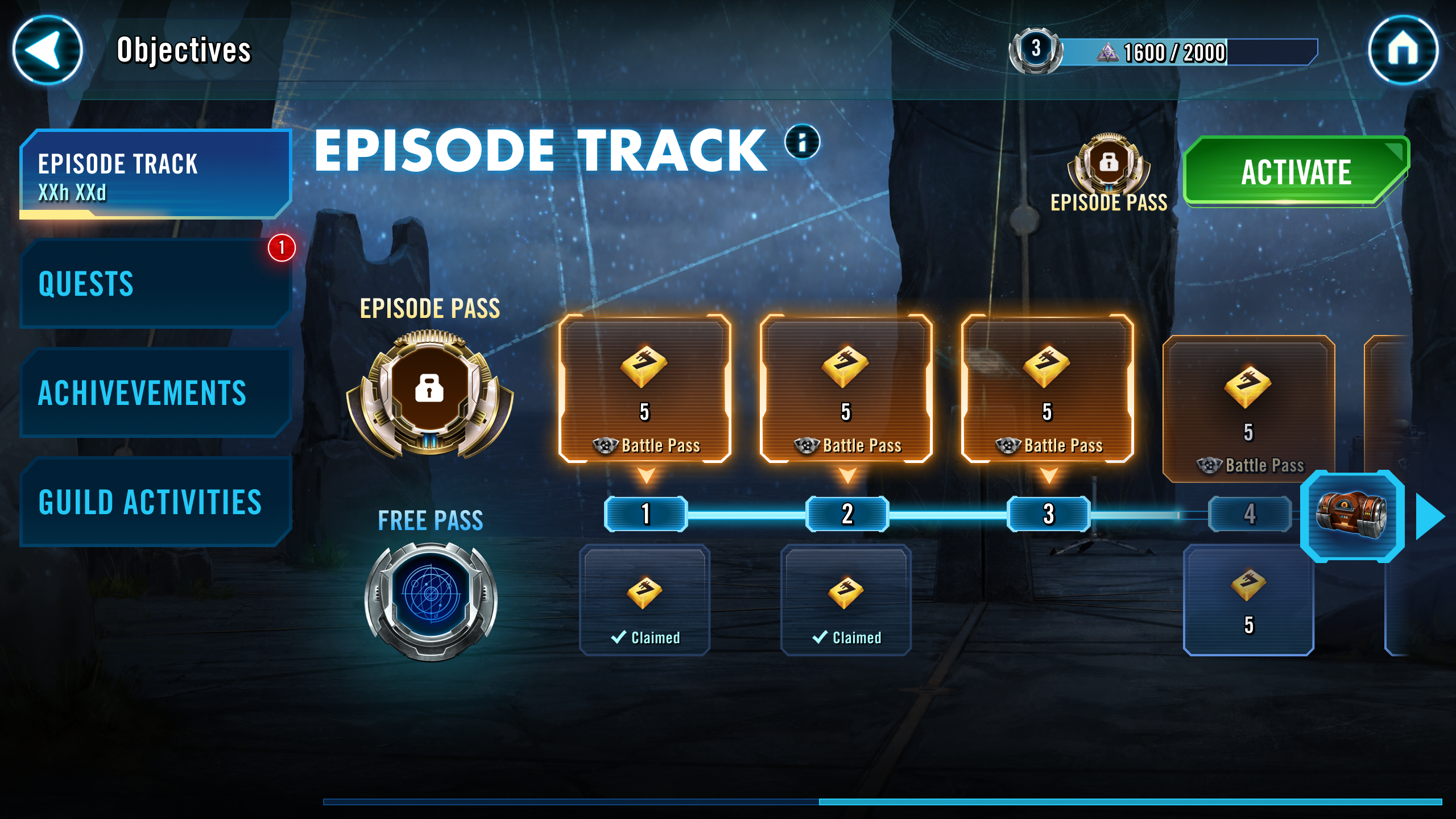Open the Quests tab
Viewport: 1456px width, 819px height.
click(155, 283)
